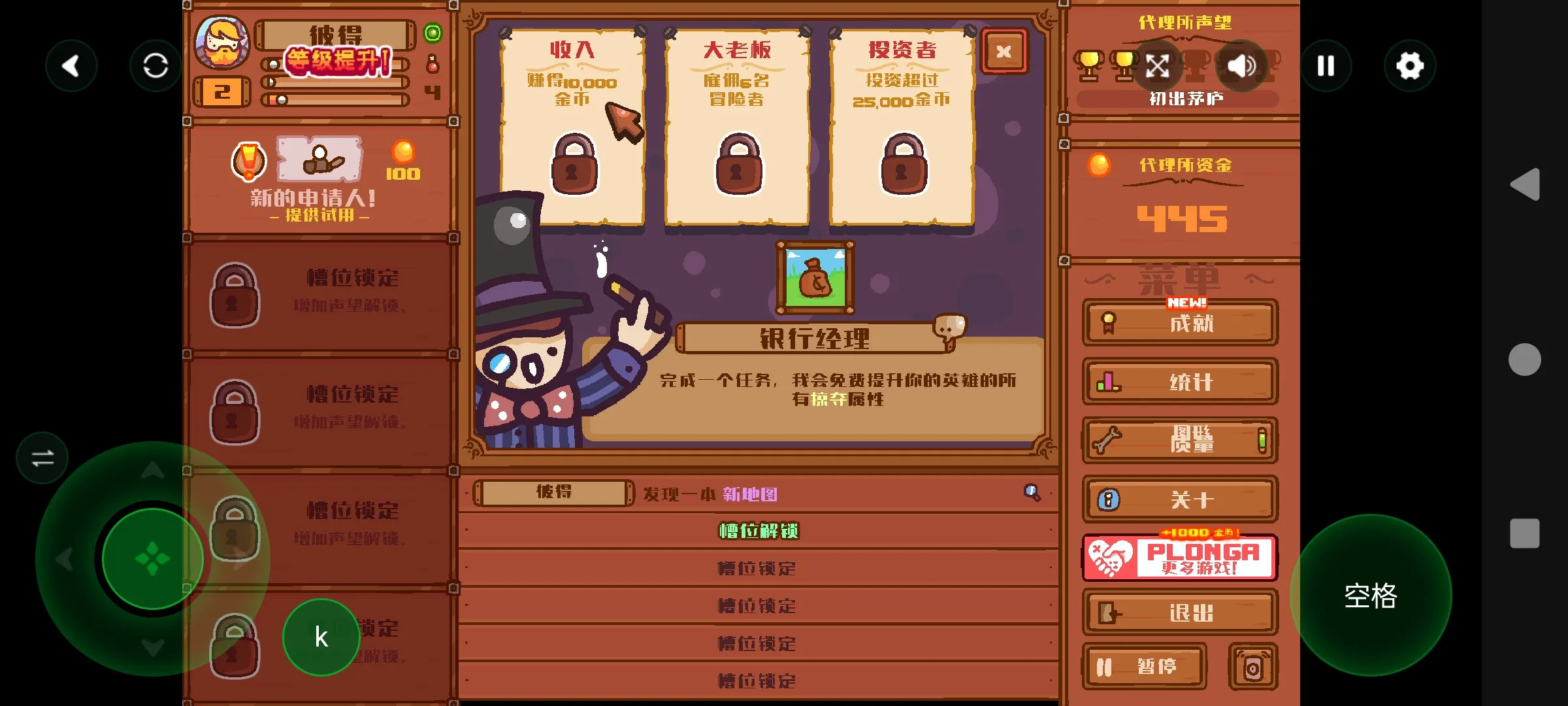Tap the emulator back arrow button

(x=71, y=65)
